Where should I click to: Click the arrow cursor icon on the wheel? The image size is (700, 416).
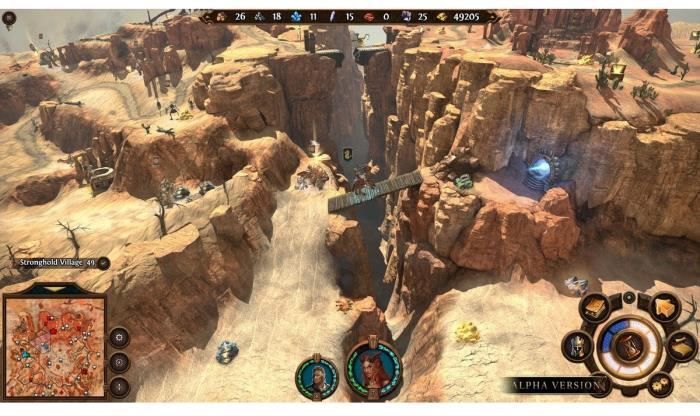664,308
